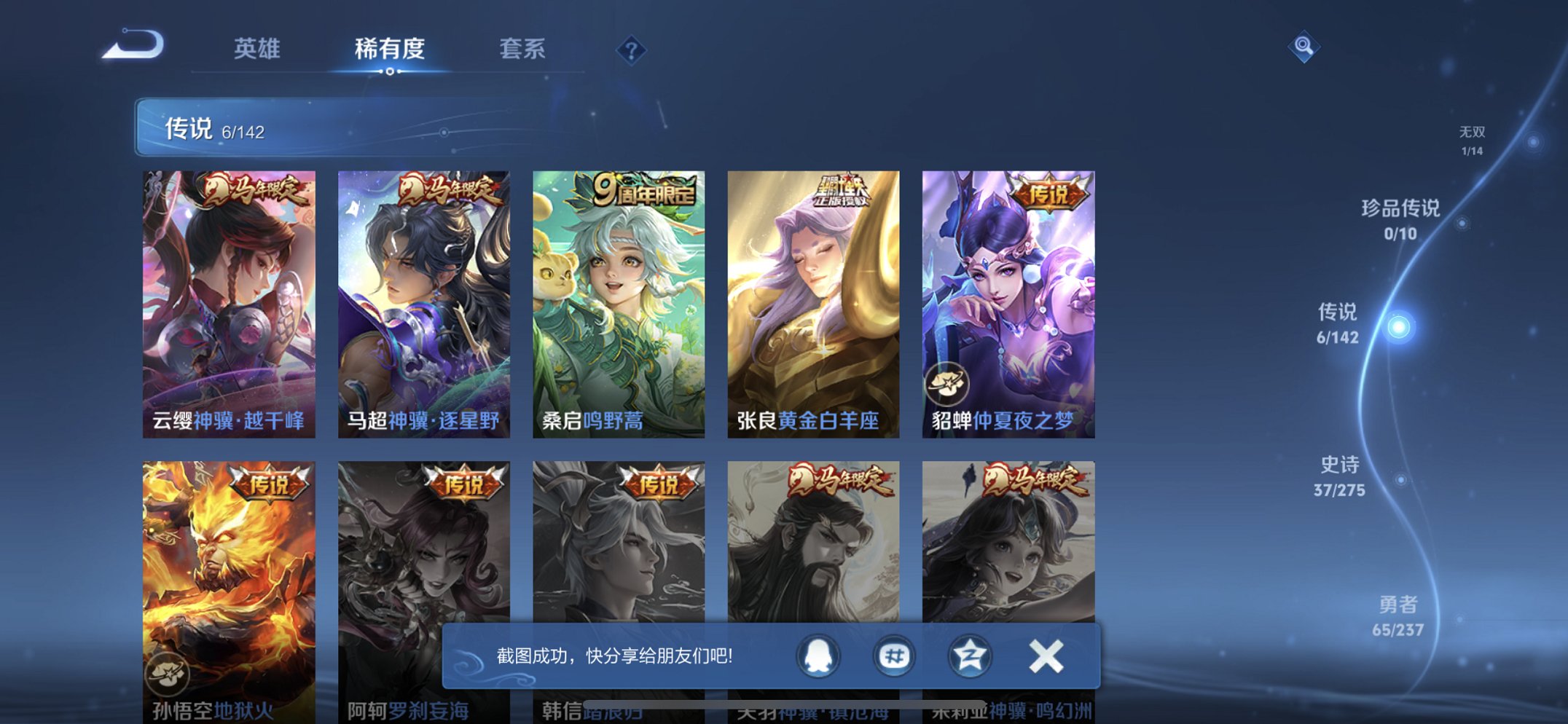This screenshot has width=1568, height=724.
Task: Share the screenshot via the QQ penguin icon
Action: coord(819,656)
